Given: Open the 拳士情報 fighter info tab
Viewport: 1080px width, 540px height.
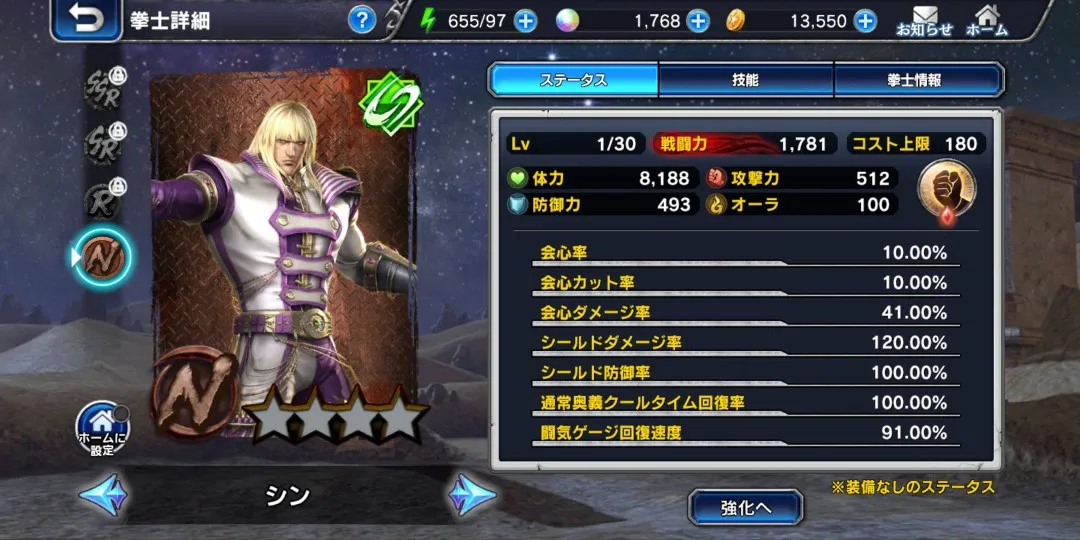Looking at the screenshot, I should 917,80.
